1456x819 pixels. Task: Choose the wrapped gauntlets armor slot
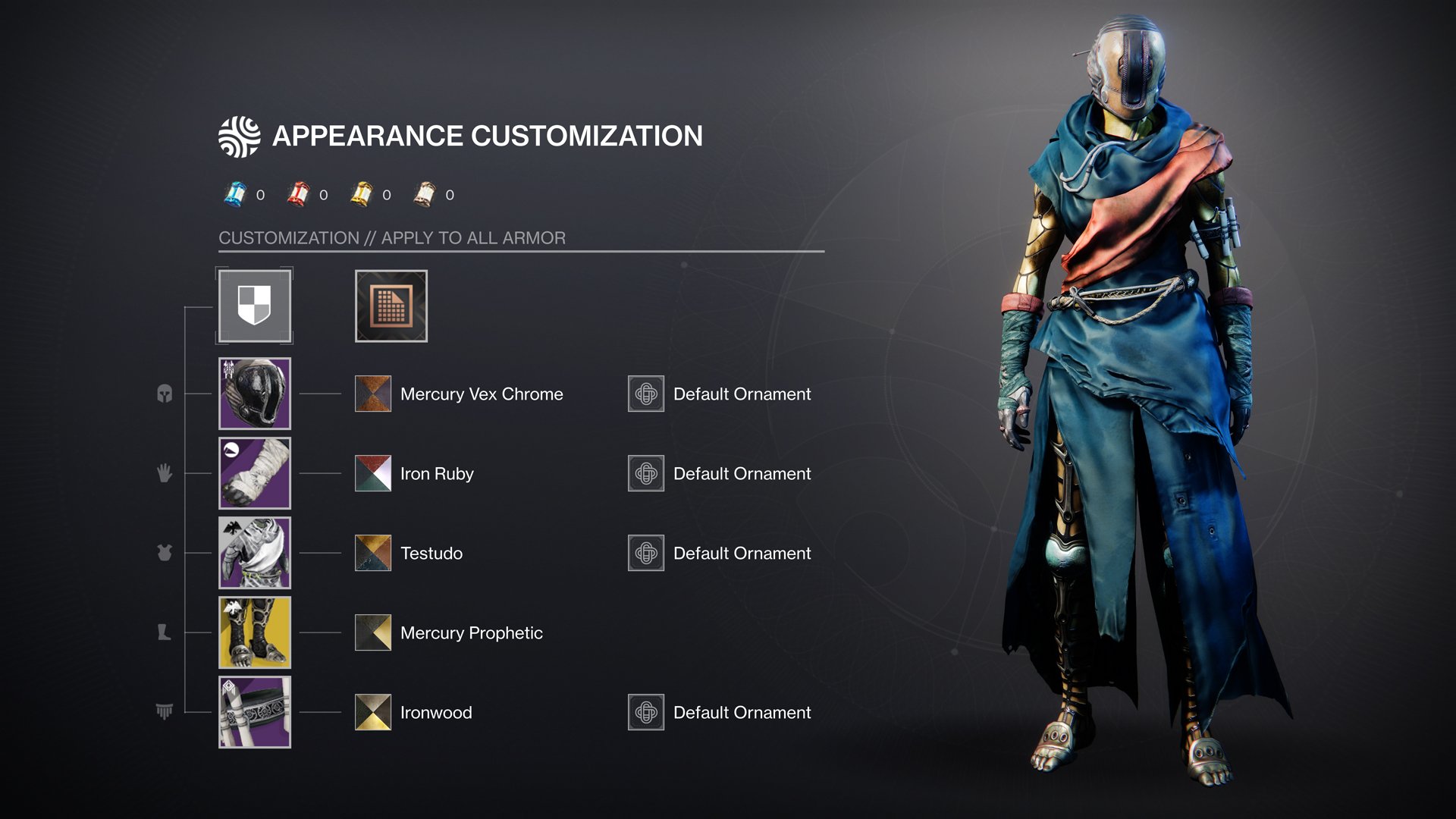pos(255,473)
